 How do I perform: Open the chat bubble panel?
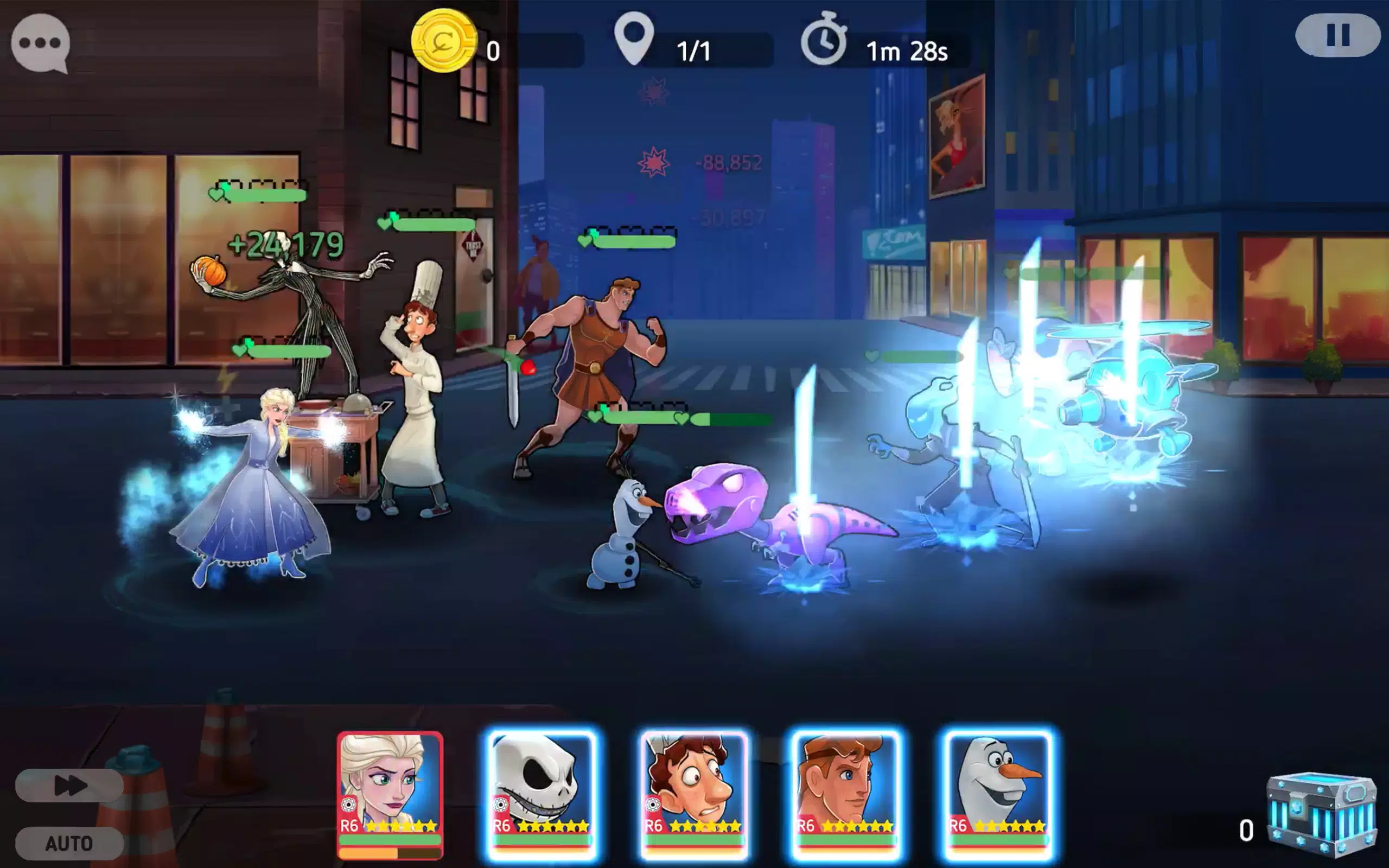[x=41, y=41]
